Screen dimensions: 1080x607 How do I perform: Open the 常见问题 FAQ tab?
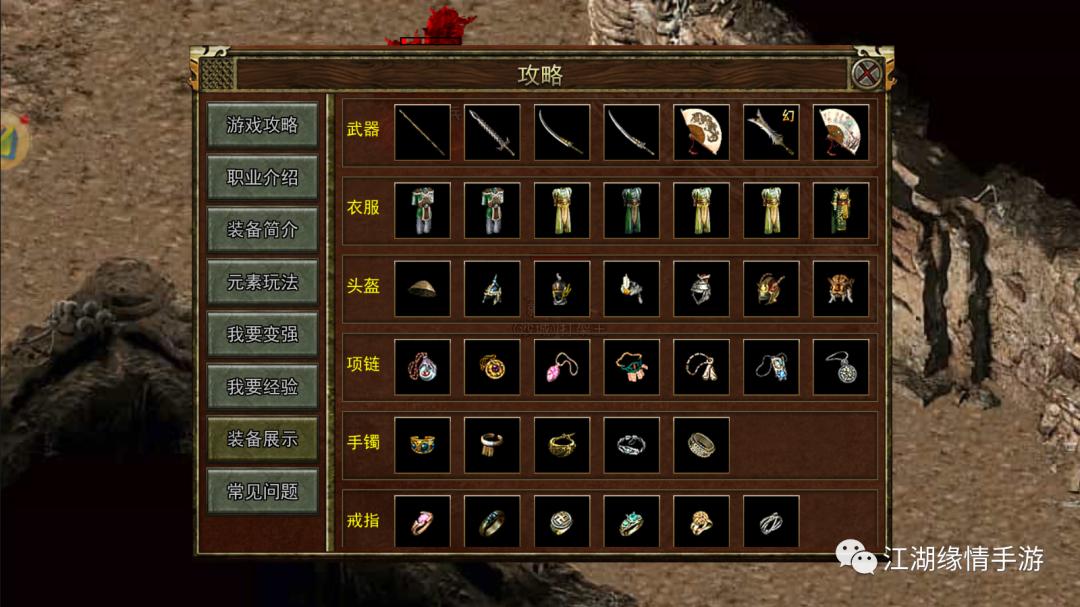(262, 491)
